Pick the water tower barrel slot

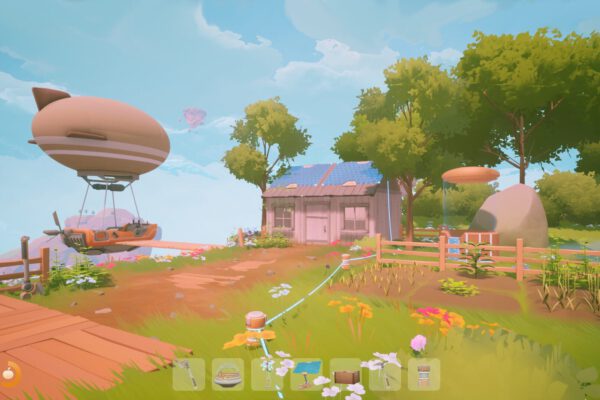[x=423, y=375]
